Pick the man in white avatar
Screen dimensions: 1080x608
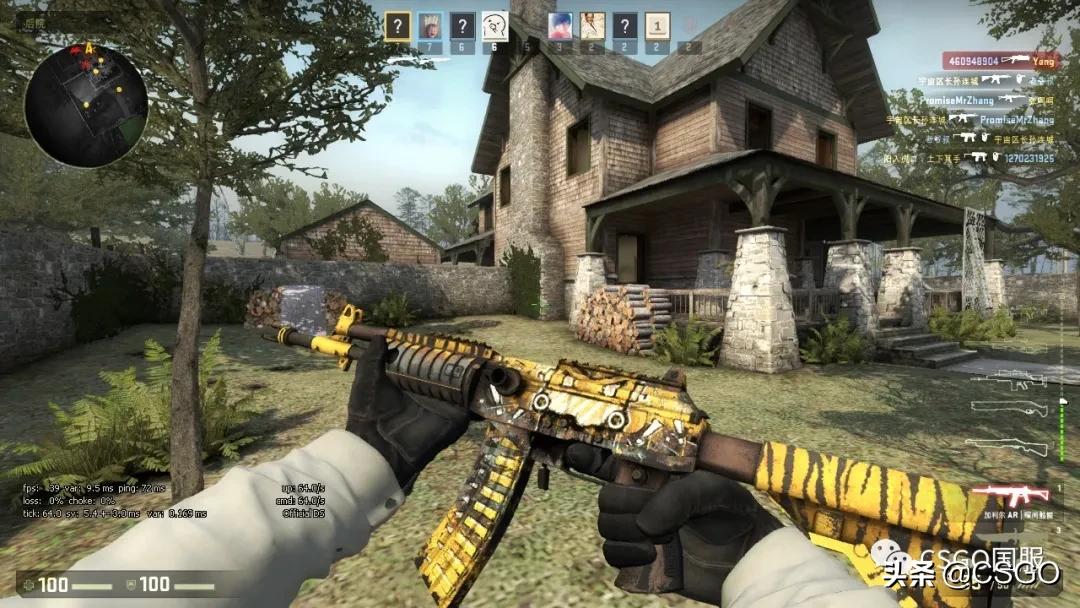tap(593, 26)
